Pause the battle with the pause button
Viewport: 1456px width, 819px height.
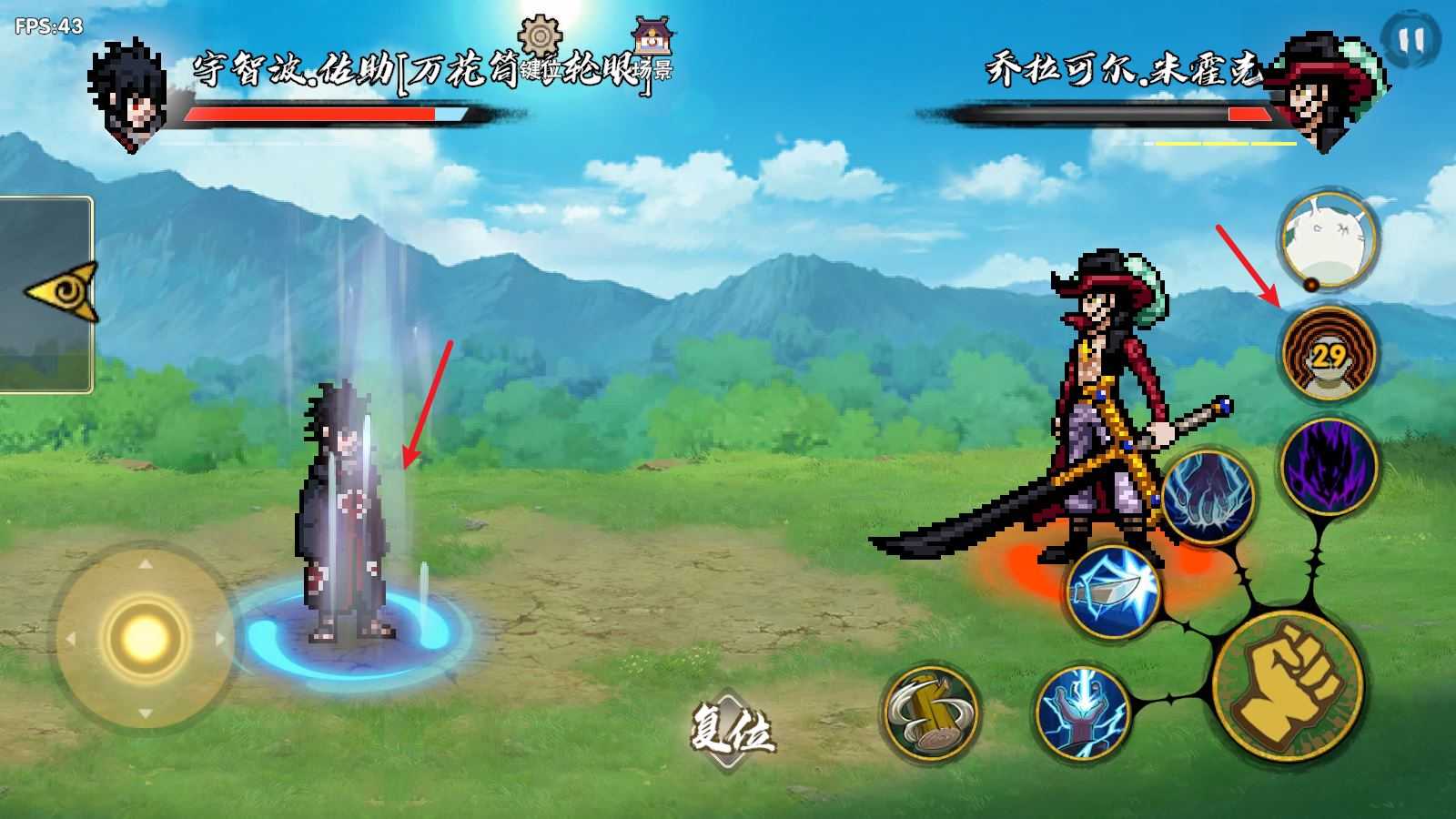click(x=1410, y=40)
